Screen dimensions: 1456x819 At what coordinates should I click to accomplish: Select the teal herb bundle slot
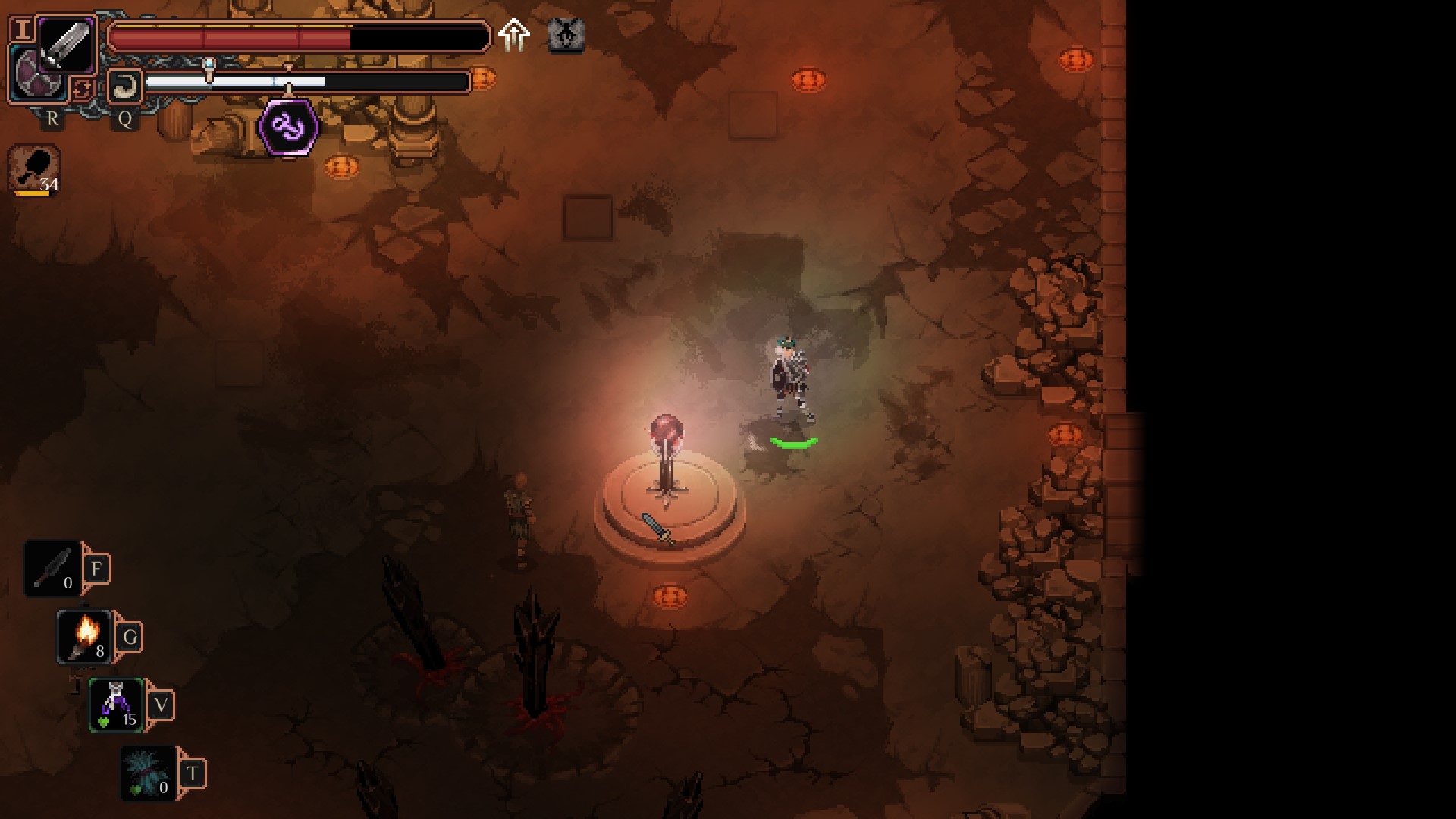(x=149, y=773)
